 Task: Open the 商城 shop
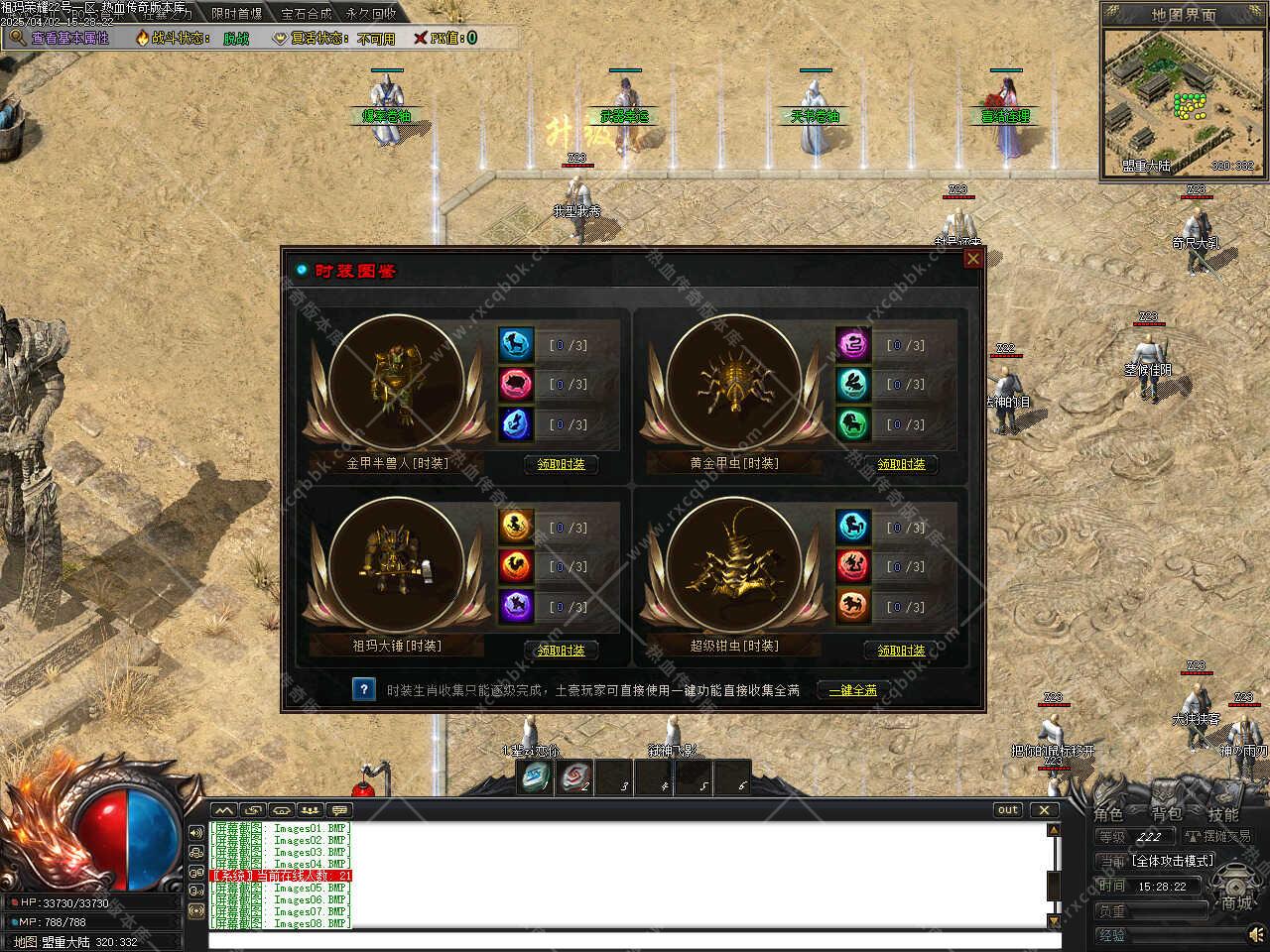coord(1236,901)
